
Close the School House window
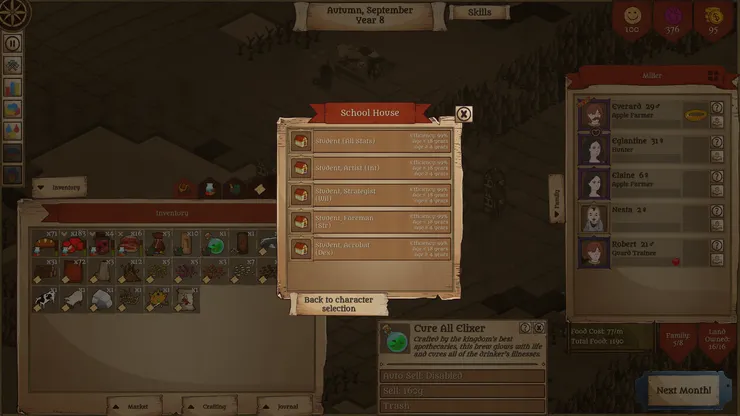[x=464, y=114]
